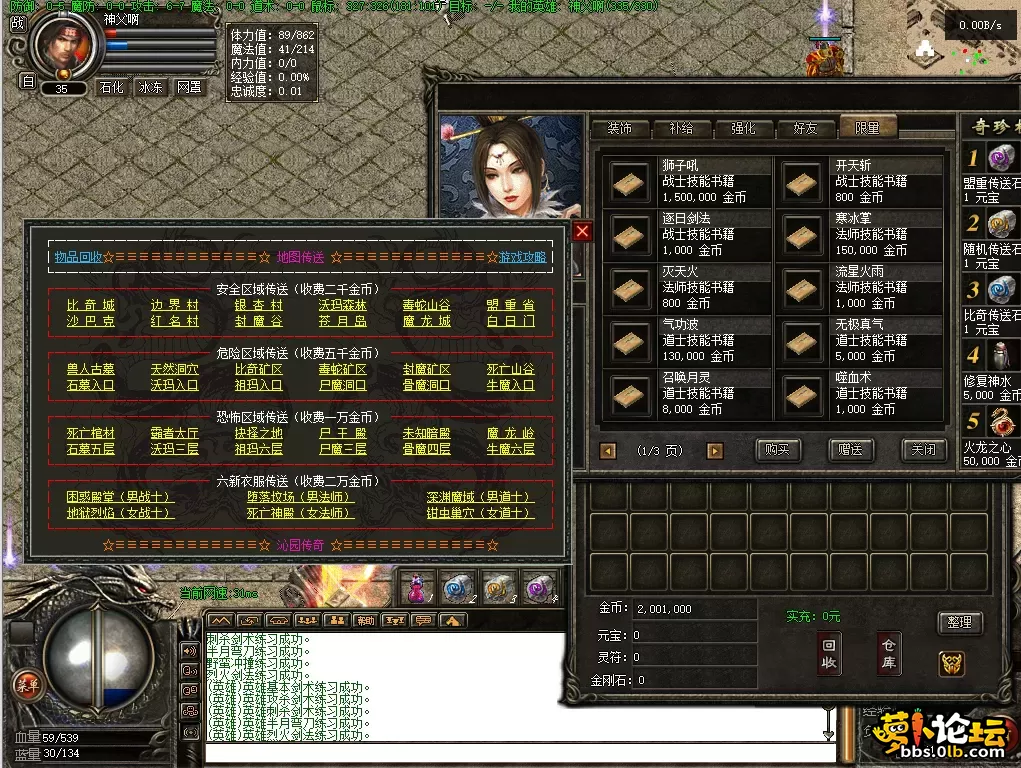Close the shop with 关闭 button
1021x768 pixels.
(x=923, y=450)
